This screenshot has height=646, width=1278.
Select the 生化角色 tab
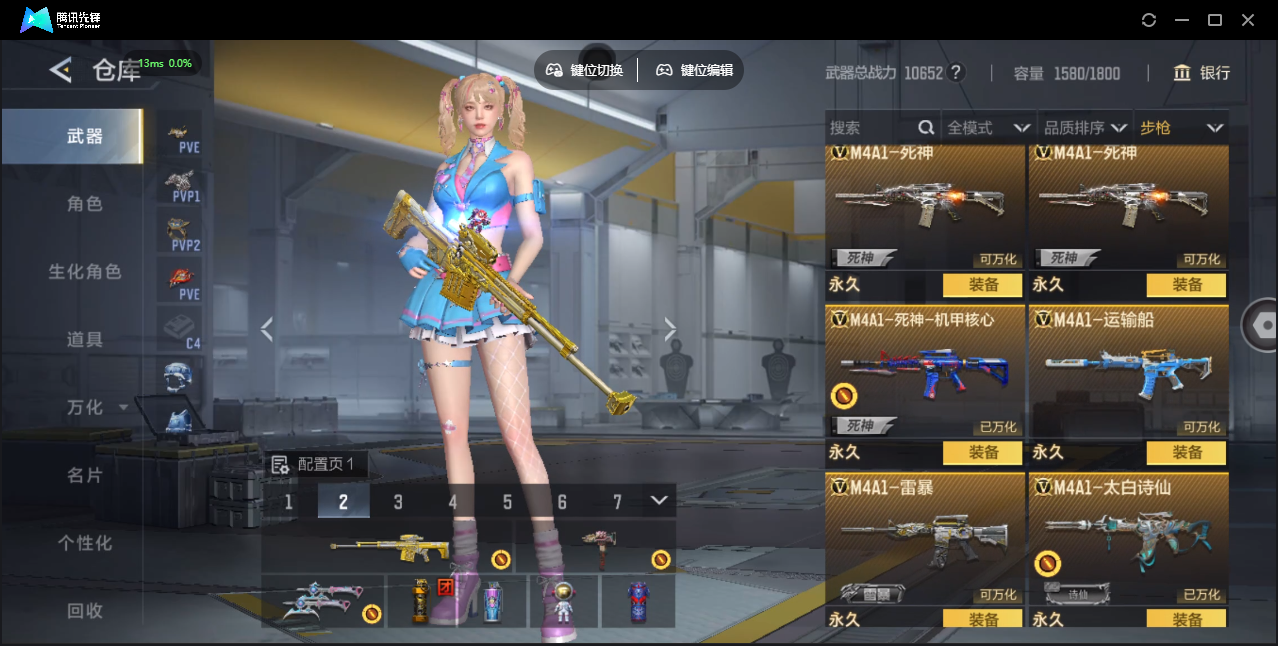84,272
